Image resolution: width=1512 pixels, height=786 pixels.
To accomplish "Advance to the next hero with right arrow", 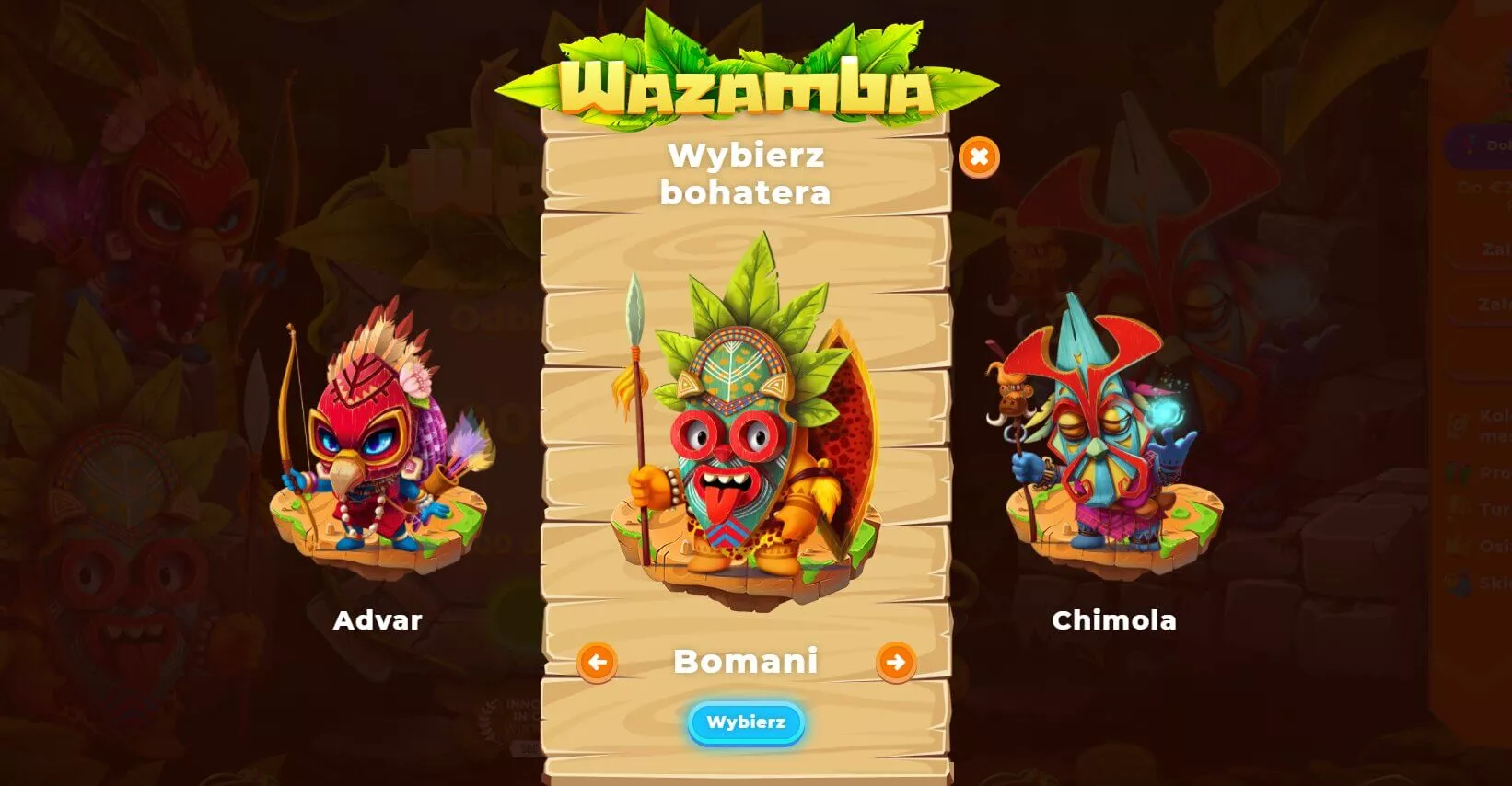I will tap(898, 661).
